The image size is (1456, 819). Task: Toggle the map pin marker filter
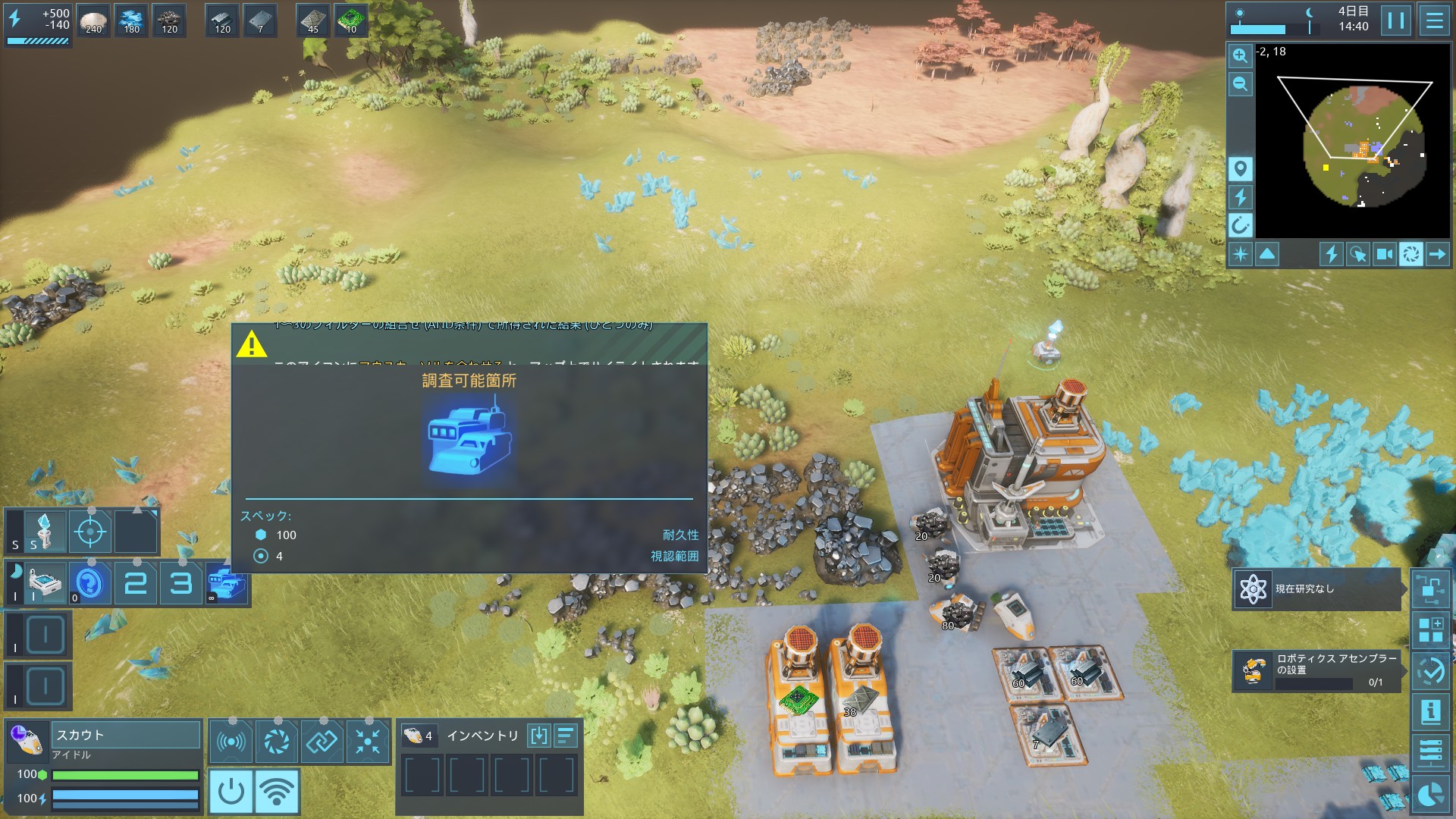(1240, 168)
